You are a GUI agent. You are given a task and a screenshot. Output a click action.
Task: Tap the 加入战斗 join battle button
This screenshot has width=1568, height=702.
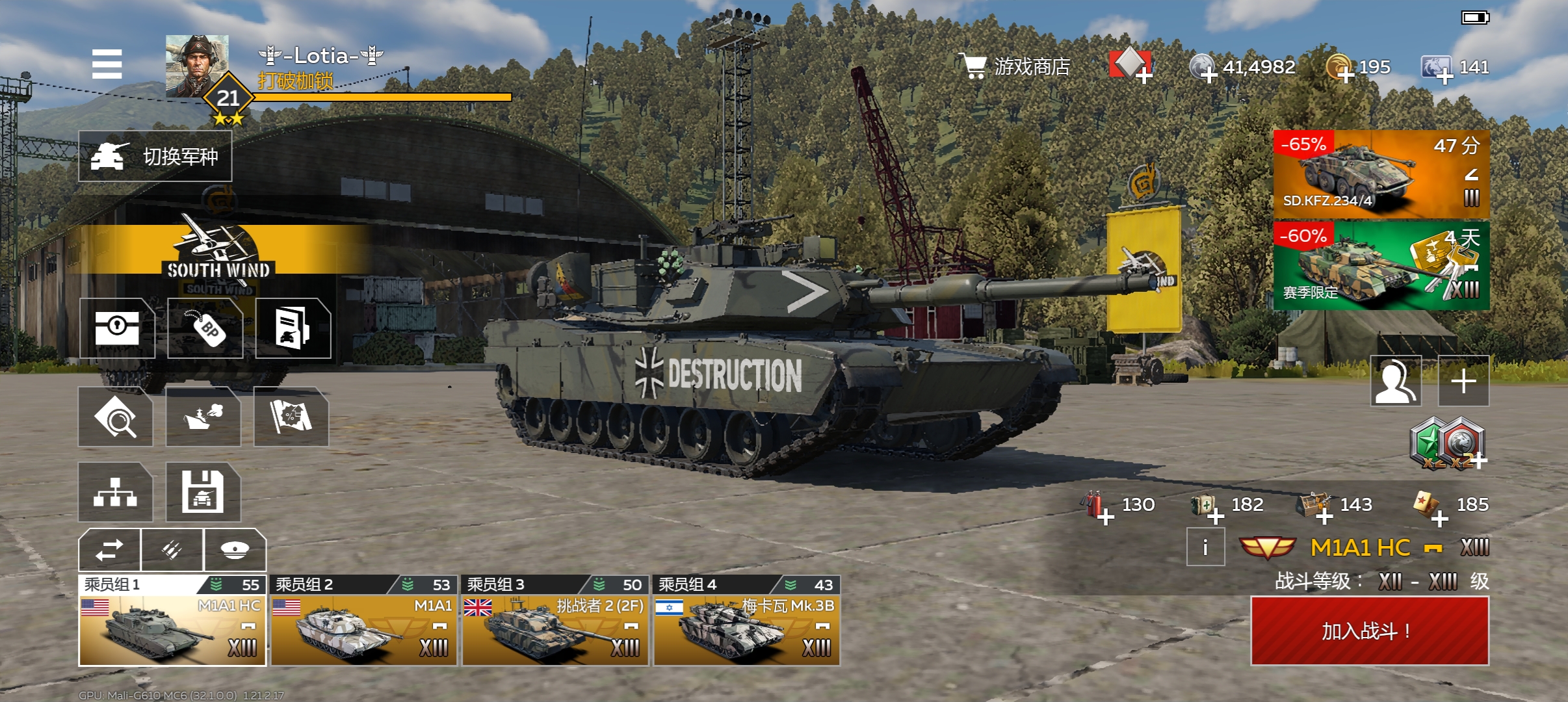1370,630
